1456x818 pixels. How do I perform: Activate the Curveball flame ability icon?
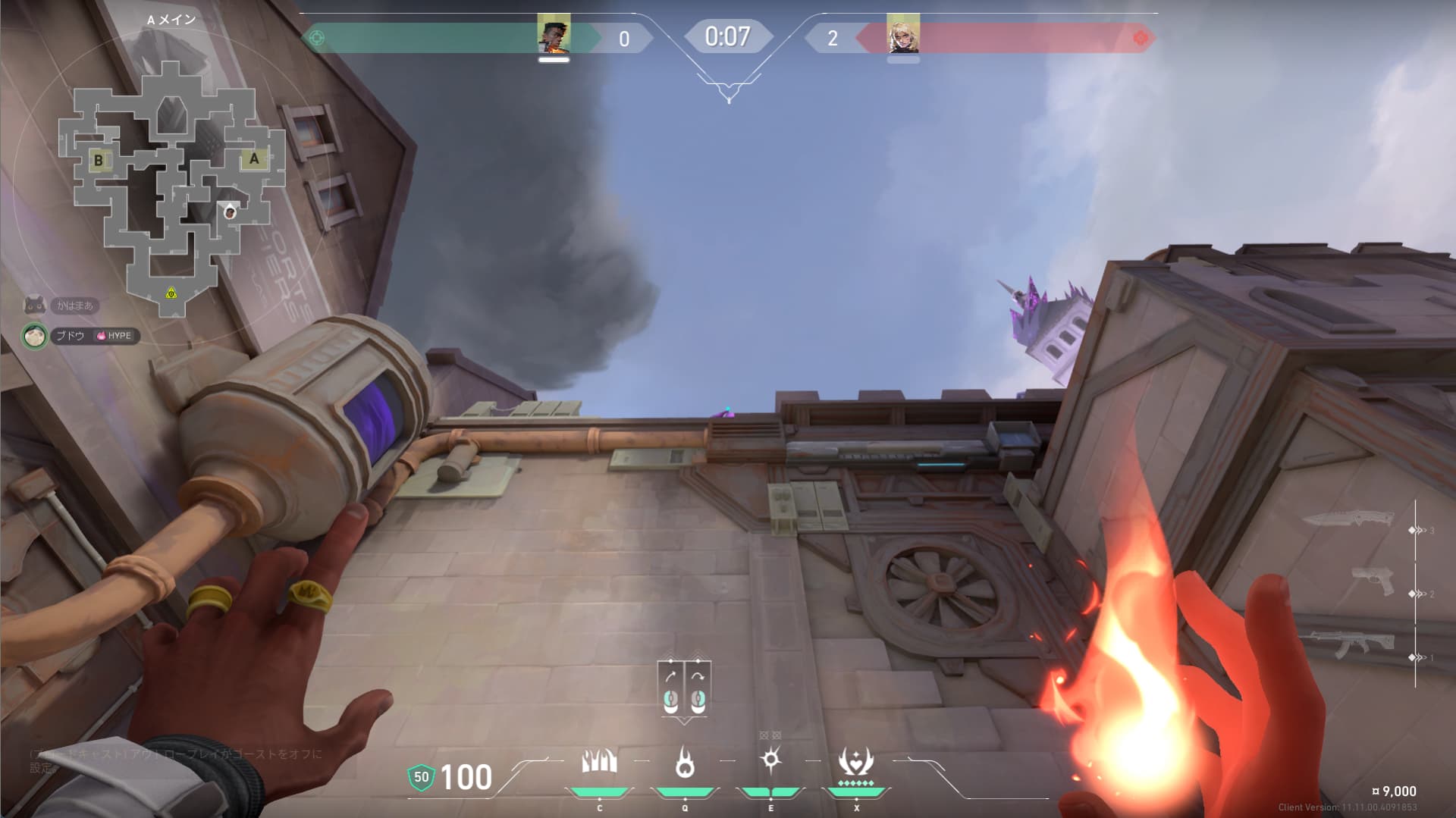click(x=770, y=759)
